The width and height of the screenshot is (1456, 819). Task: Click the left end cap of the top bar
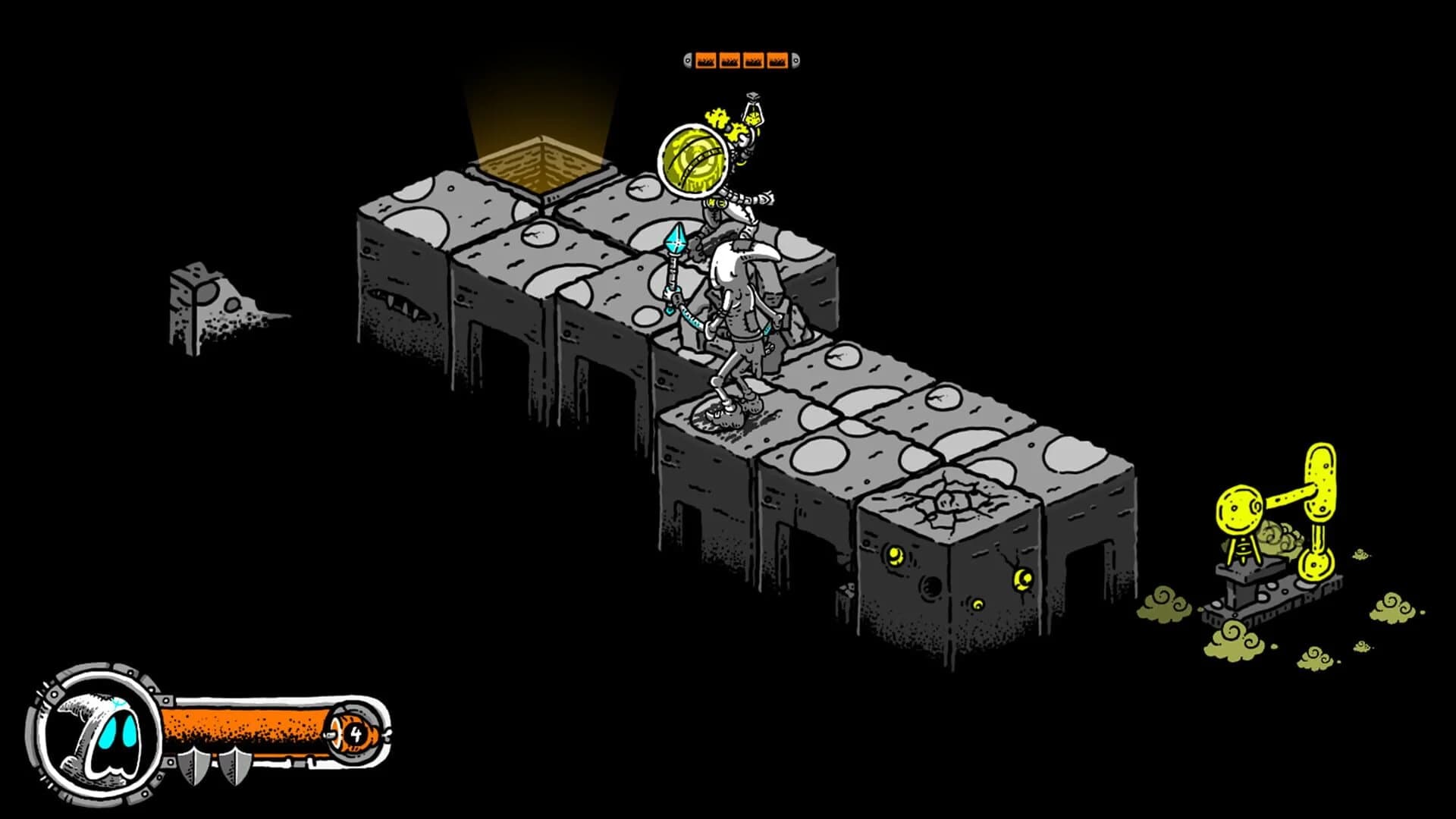click(689, 59)
